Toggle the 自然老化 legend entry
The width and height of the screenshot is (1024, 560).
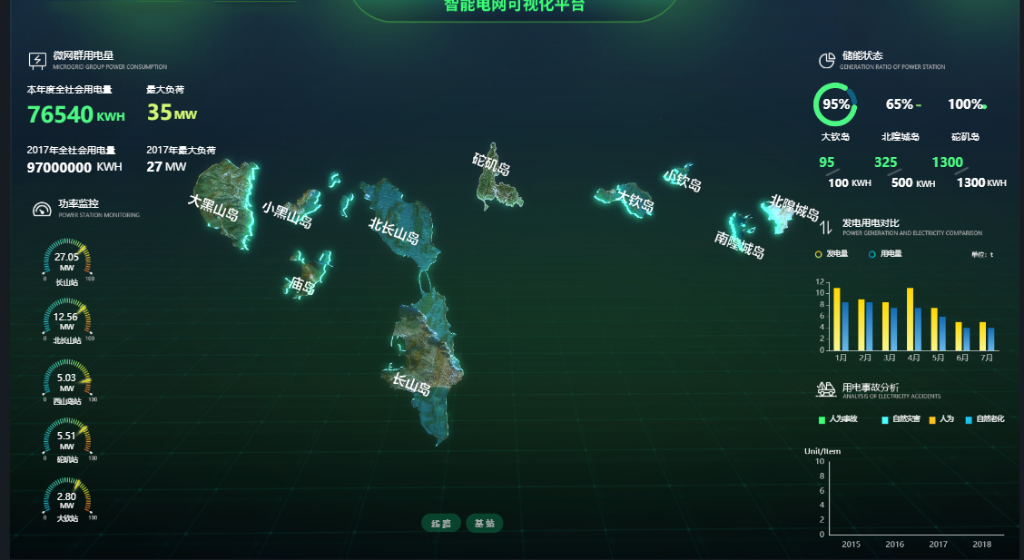pyautogui.click(x=986, y=418)
